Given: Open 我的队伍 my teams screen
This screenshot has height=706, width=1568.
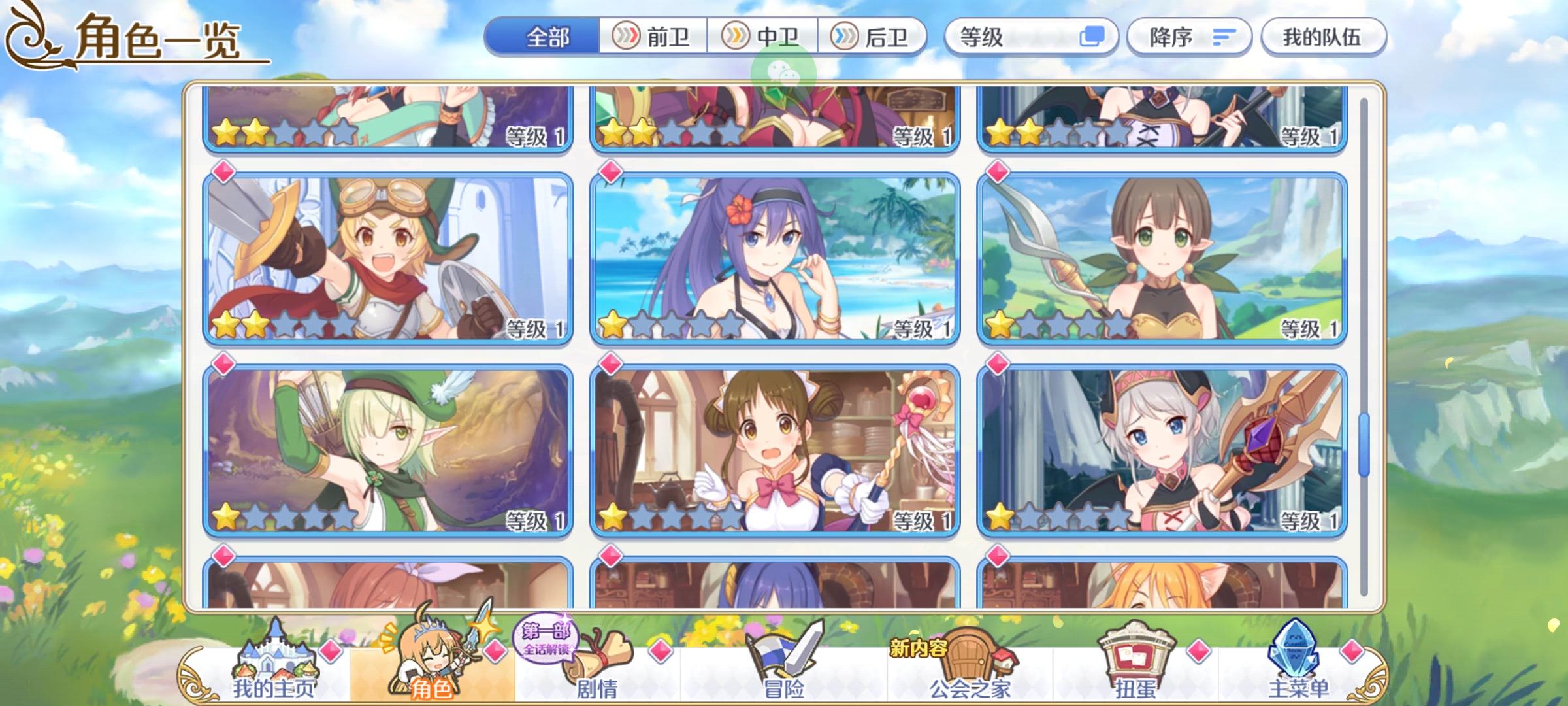Looking at the screenshot, I should [x=1323, y=37].
